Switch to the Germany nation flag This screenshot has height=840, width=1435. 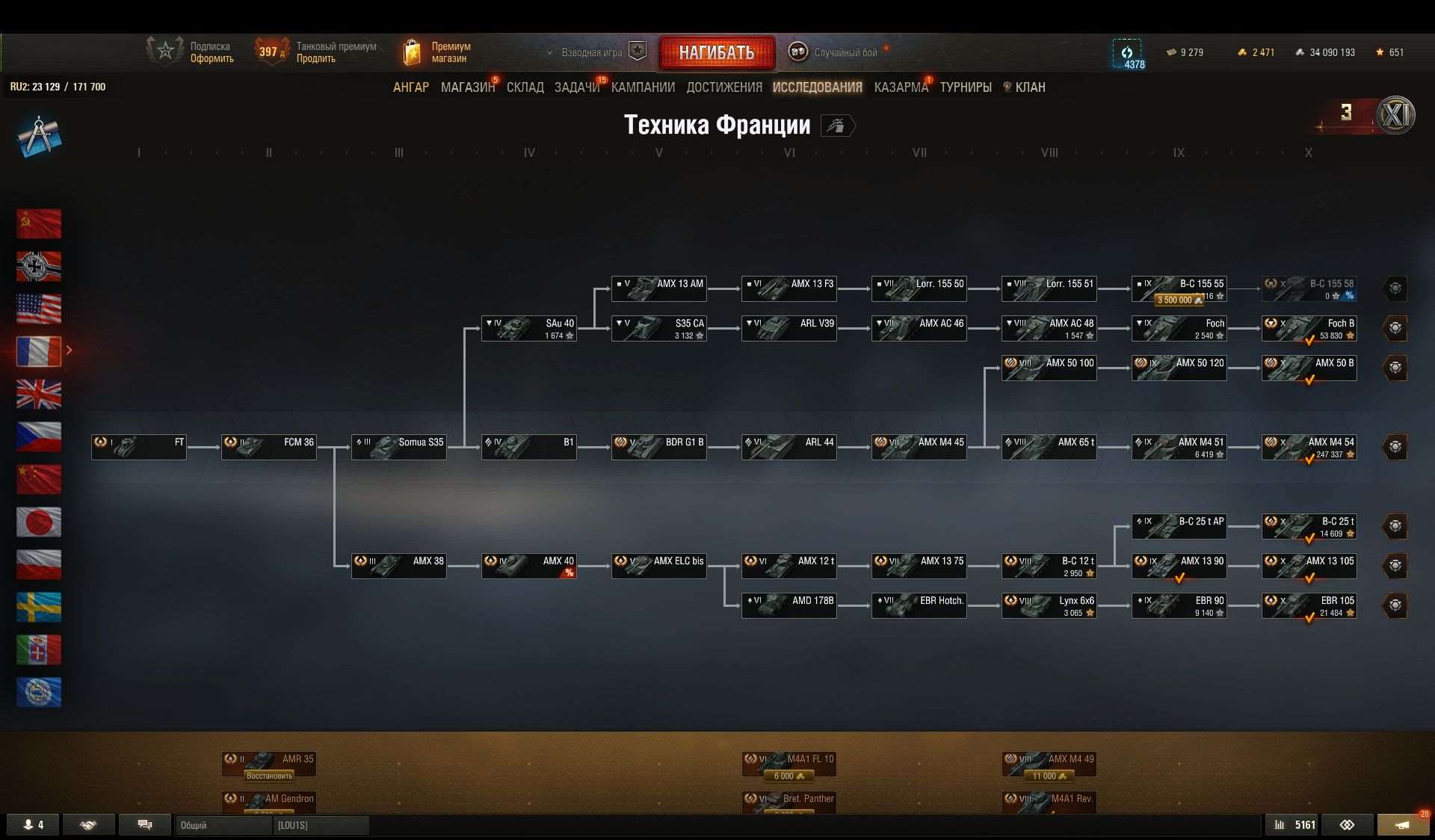tap(39, 266)
